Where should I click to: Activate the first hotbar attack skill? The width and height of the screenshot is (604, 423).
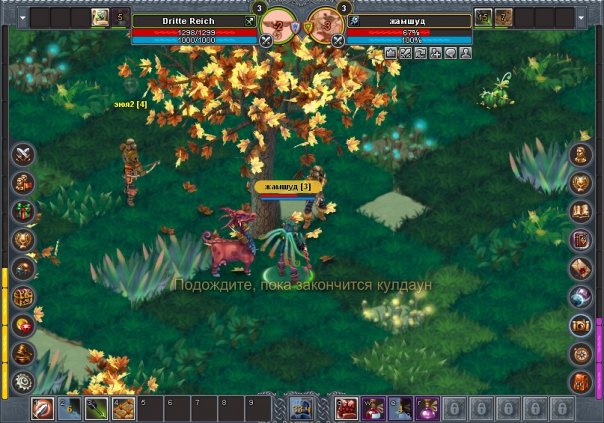(x=44, y=408)
